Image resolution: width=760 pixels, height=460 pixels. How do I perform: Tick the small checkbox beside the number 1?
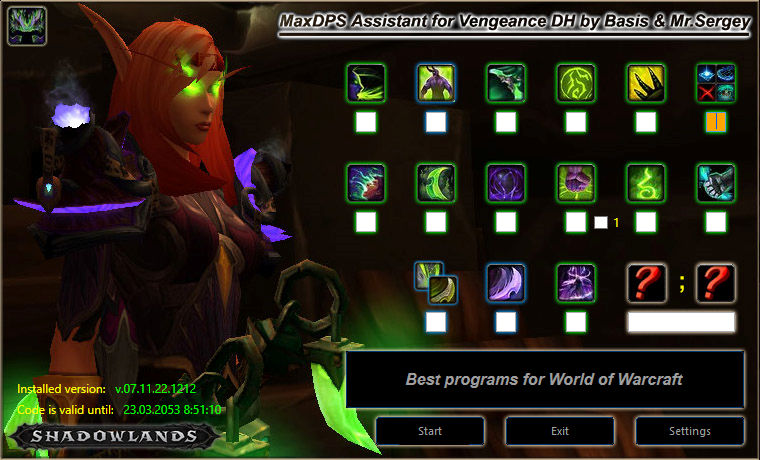pyautogui.click(x=600, y=222)
